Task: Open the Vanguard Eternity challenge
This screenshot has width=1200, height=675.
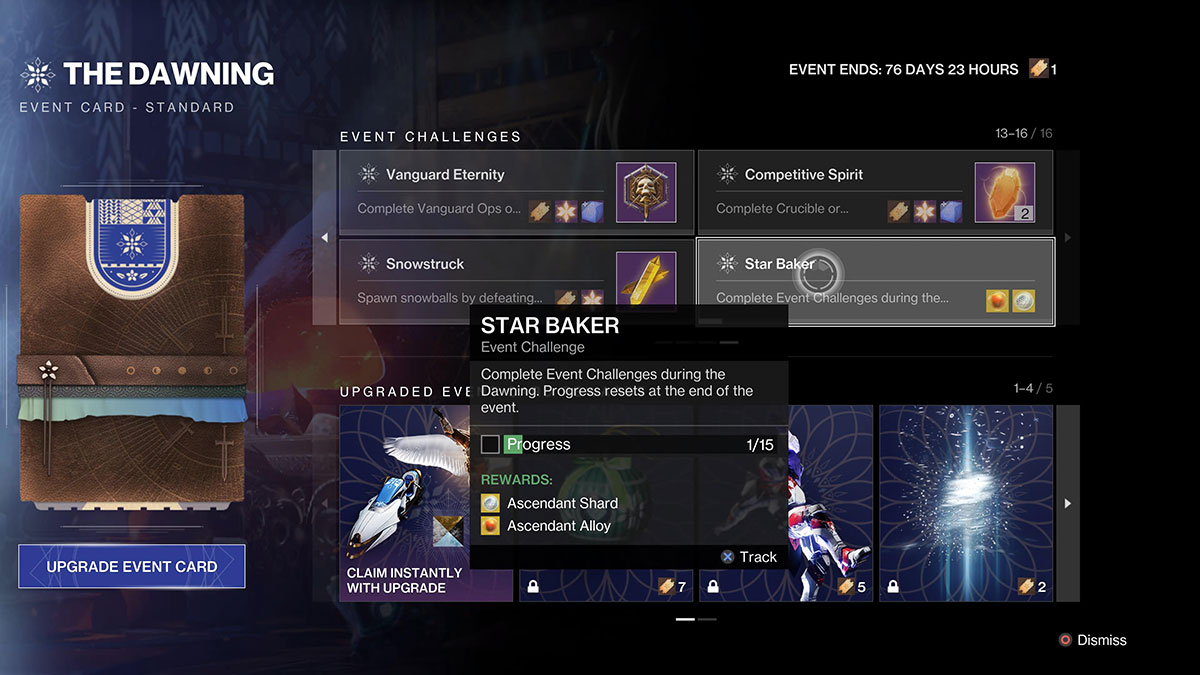Action: (516, 193)
